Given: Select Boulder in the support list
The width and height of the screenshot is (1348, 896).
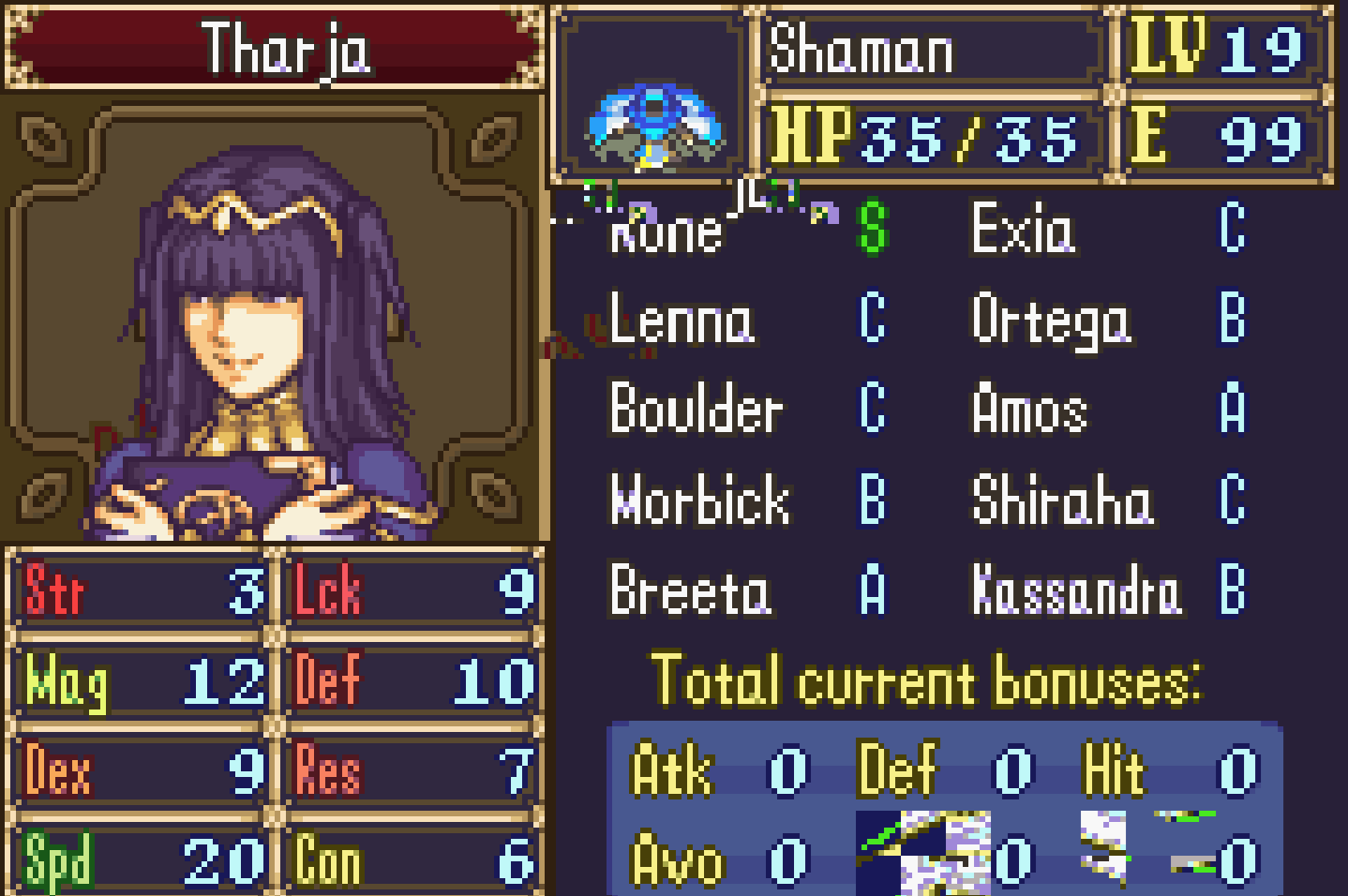Looking at the screenshot, I should [x=696, y=410].
